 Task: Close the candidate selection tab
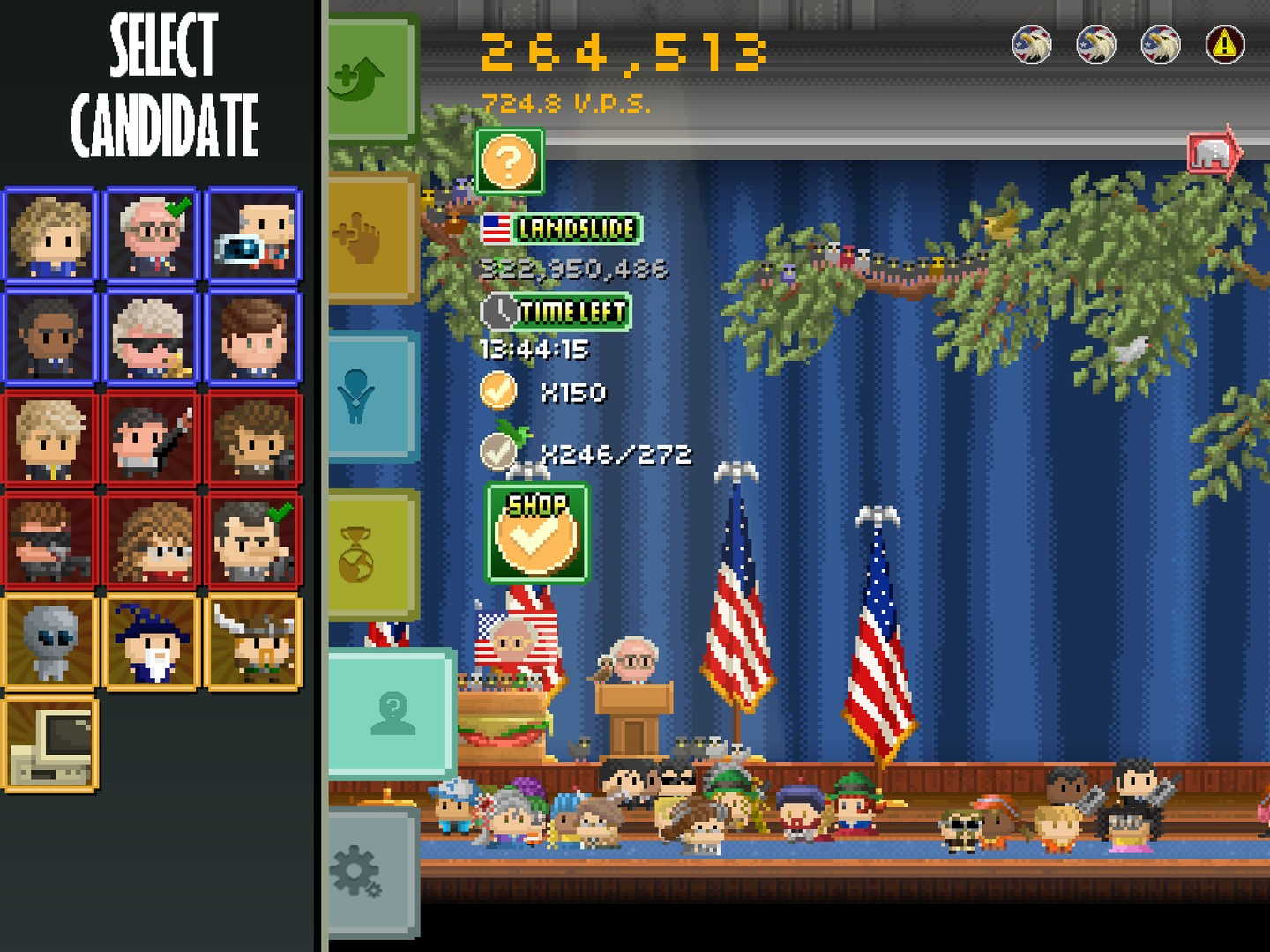pos(392,712)
